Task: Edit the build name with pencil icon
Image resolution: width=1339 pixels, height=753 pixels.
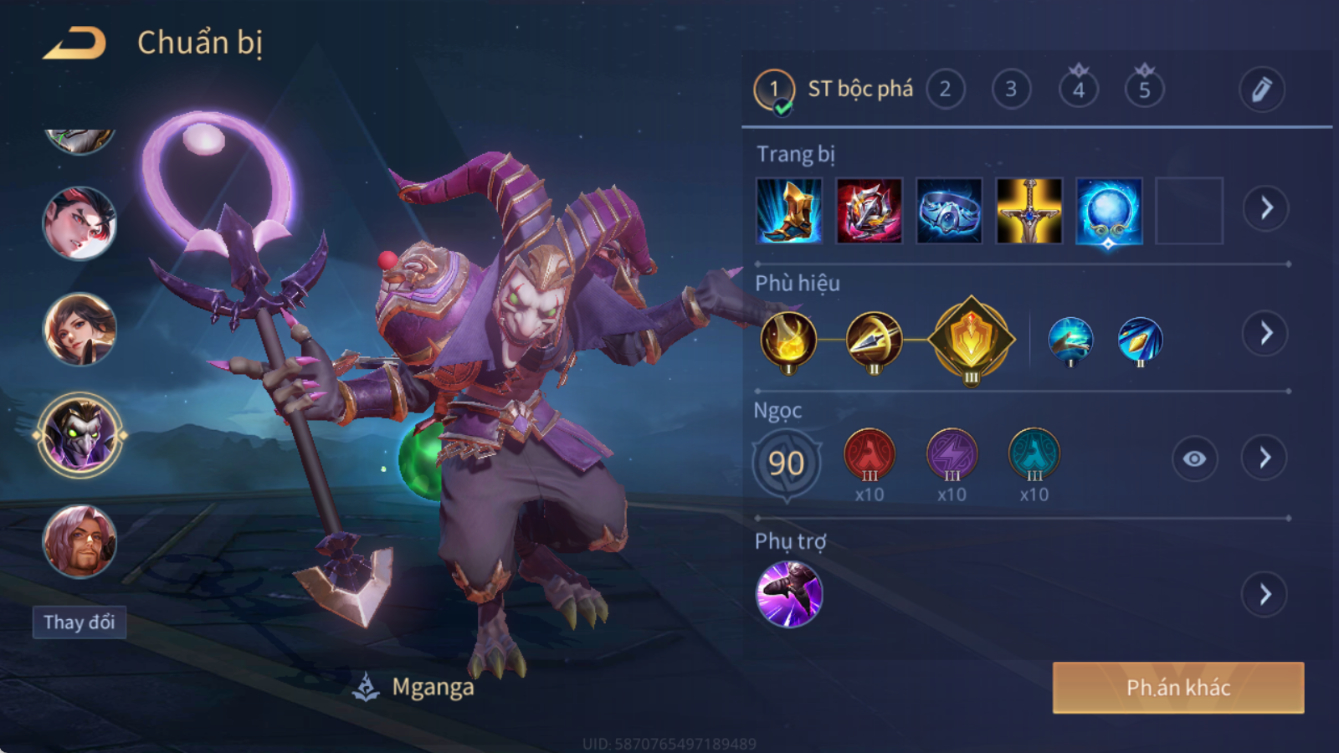Action: pyautogui.click(x=1261, y=90)
